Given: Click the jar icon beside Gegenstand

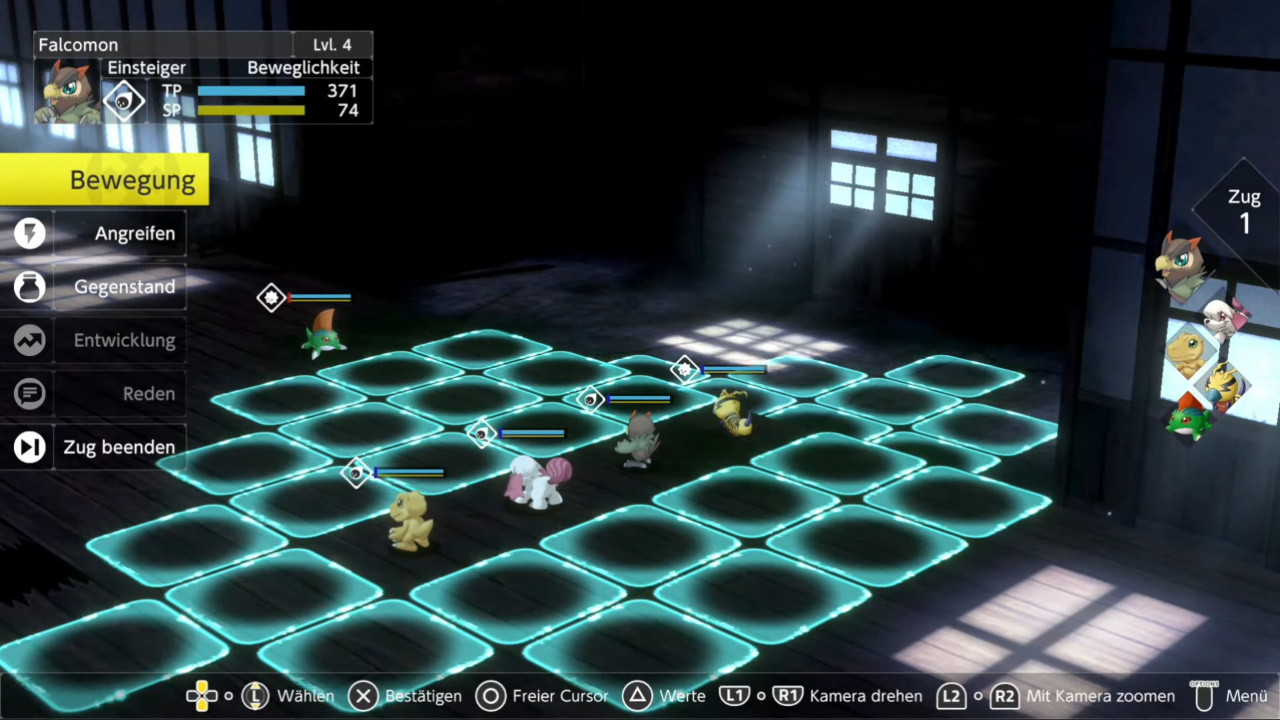Looking at the screenshot, I should pos(30,287).
